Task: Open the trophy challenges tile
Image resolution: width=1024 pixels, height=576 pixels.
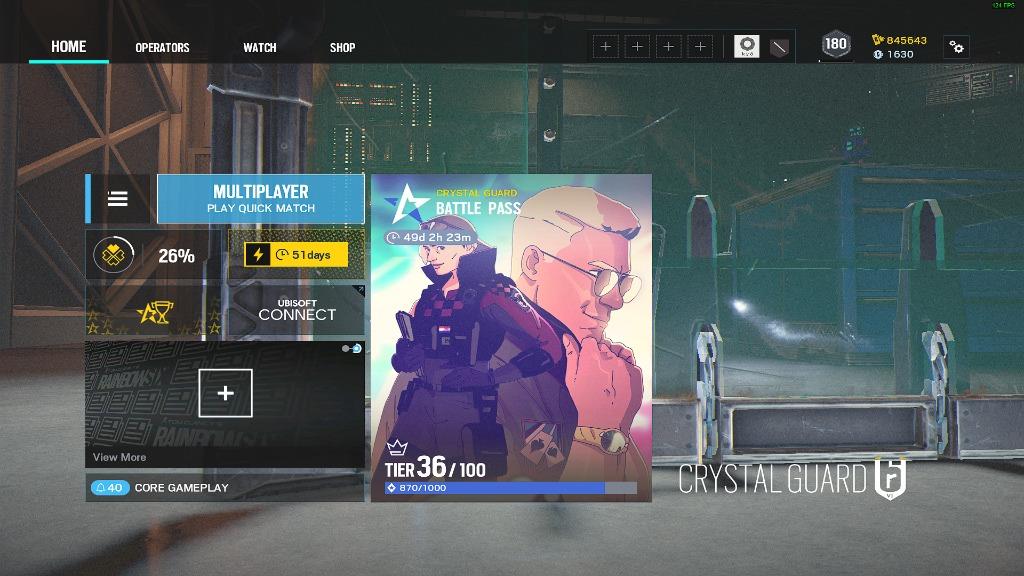Action: click(155, 312)
